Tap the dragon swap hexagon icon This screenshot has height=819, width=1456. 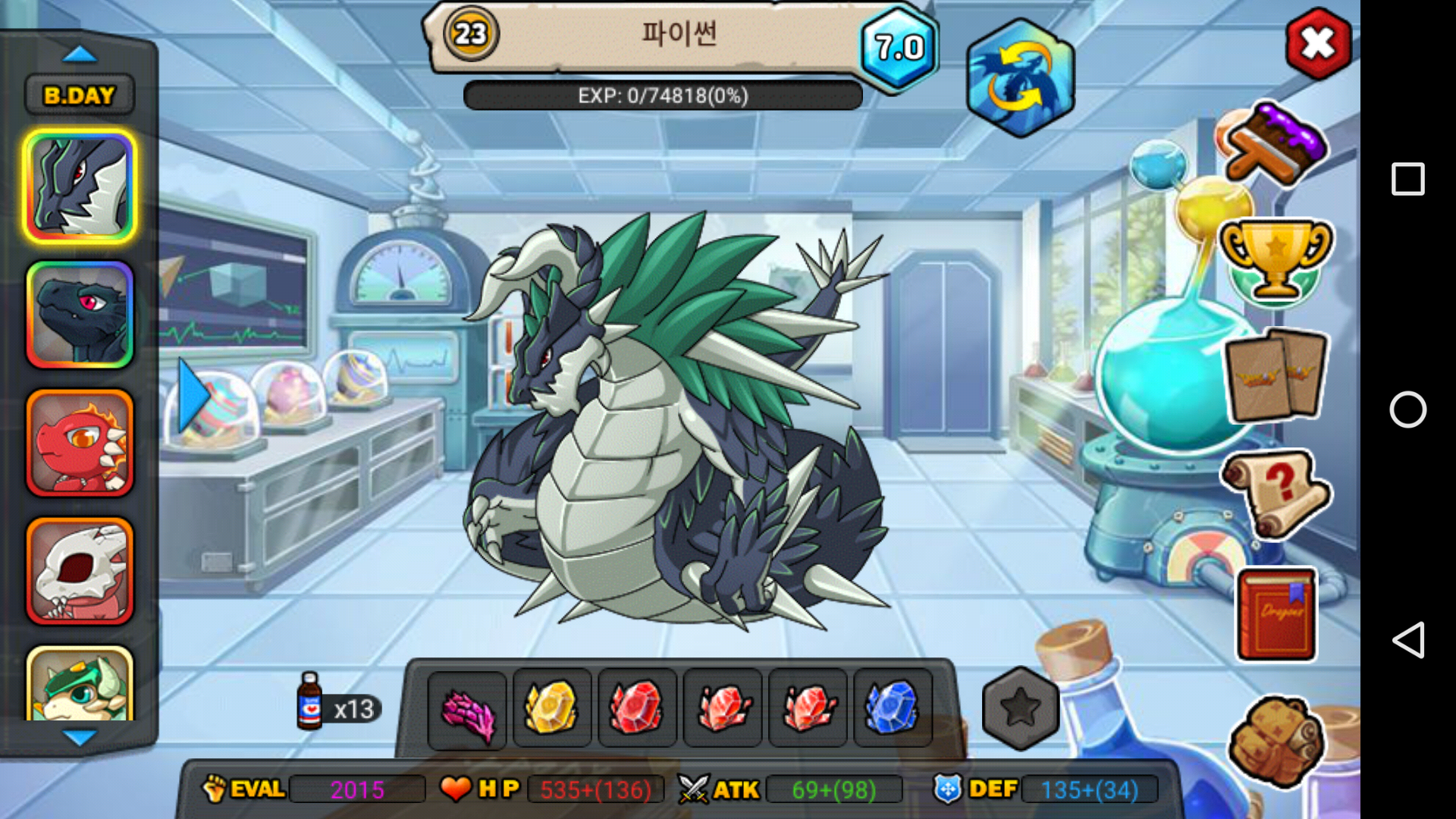[1020, 78]
